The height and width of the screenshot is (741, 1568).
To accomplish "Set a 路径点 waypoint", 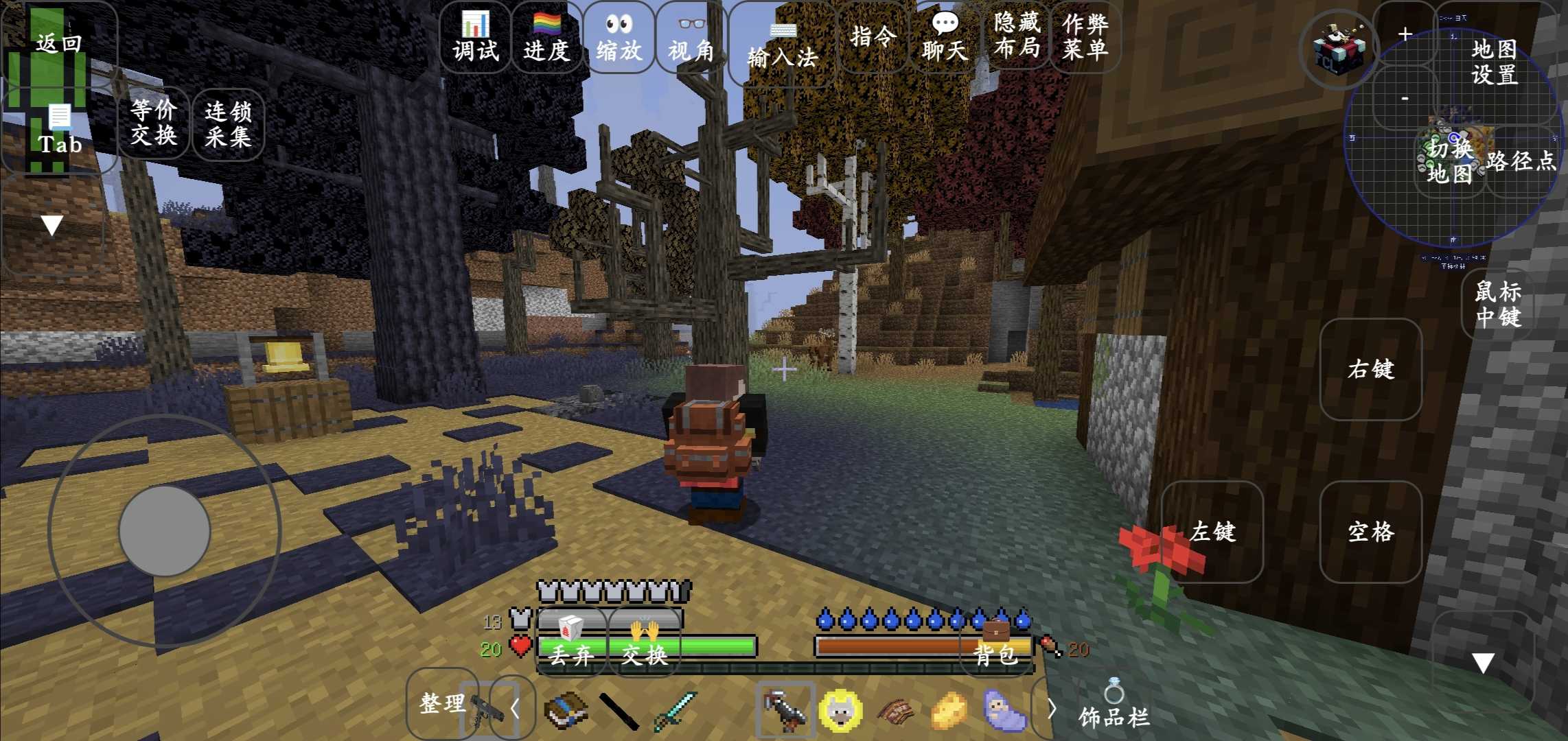I will pos(1521,161).
